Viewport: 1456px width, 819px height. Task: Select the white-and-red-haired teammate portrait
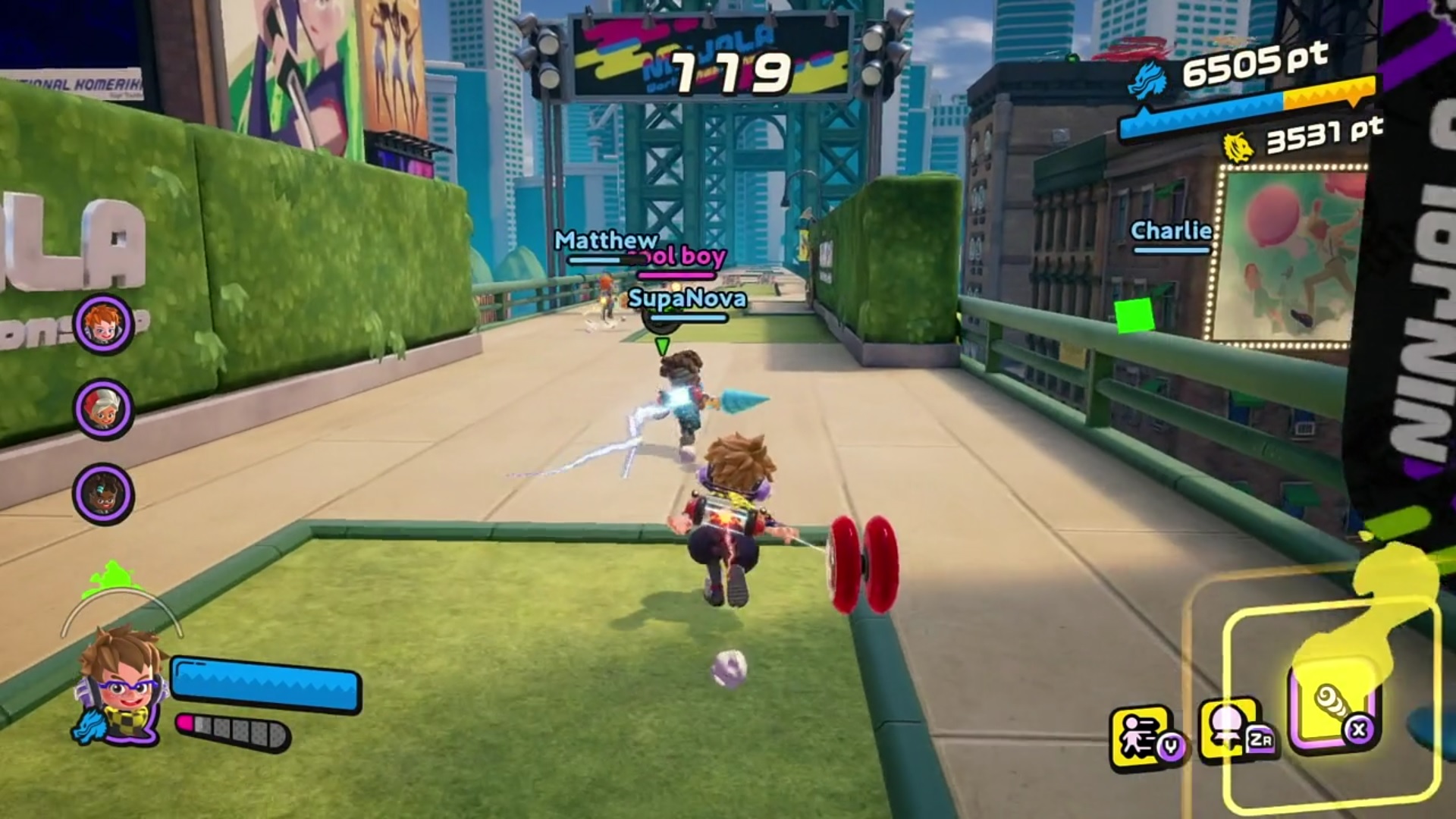103,409
